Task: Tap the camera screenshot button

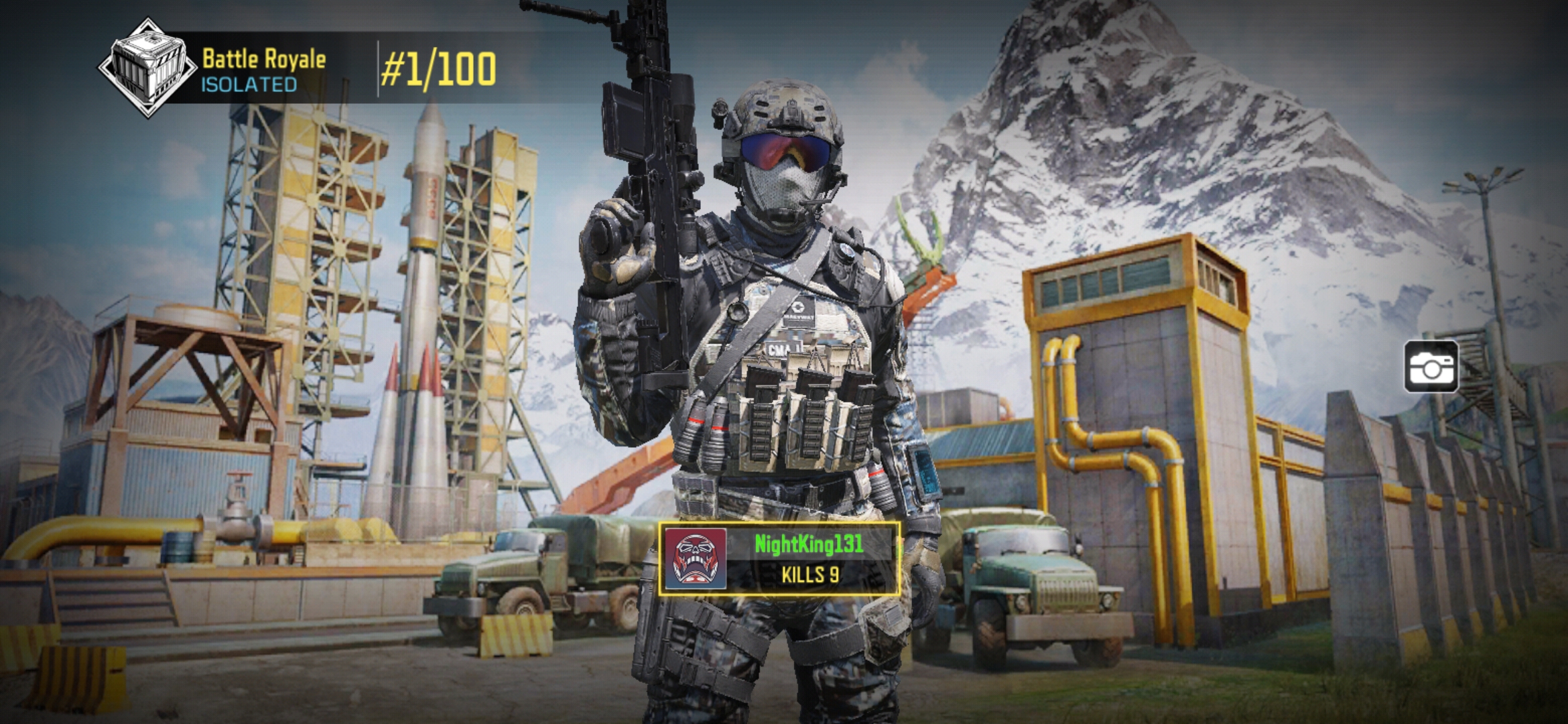Action: click(x=1431, y=367)
